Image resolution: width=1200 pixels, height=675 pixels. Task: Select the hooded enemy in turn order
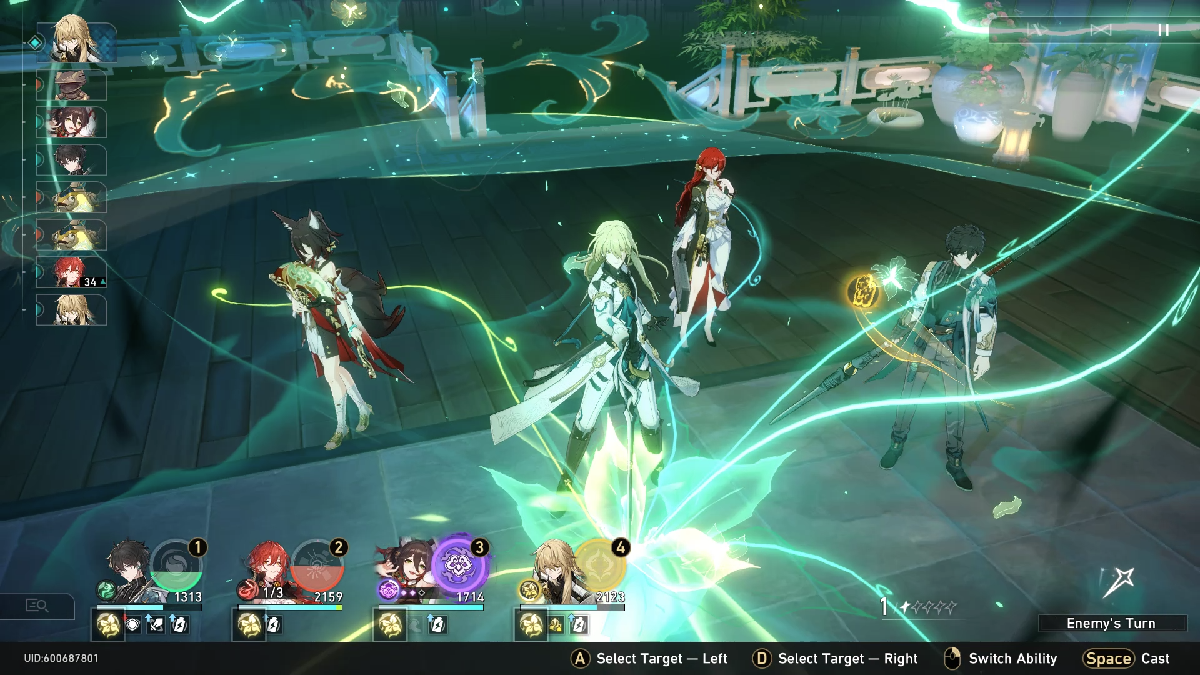coord(72,84)
